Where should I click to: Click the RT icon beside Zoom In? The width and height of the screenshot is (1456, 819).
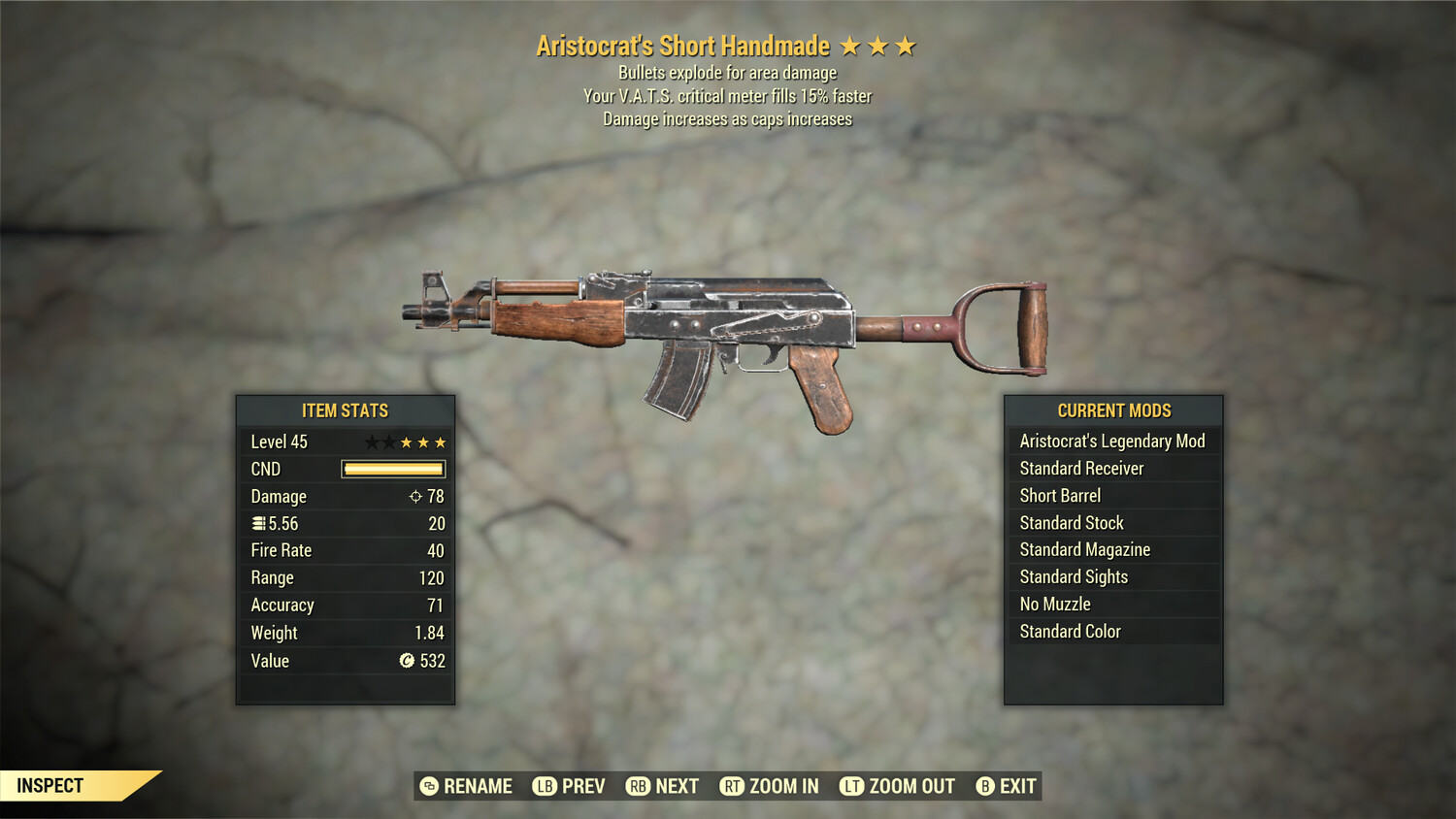(735, 786)
